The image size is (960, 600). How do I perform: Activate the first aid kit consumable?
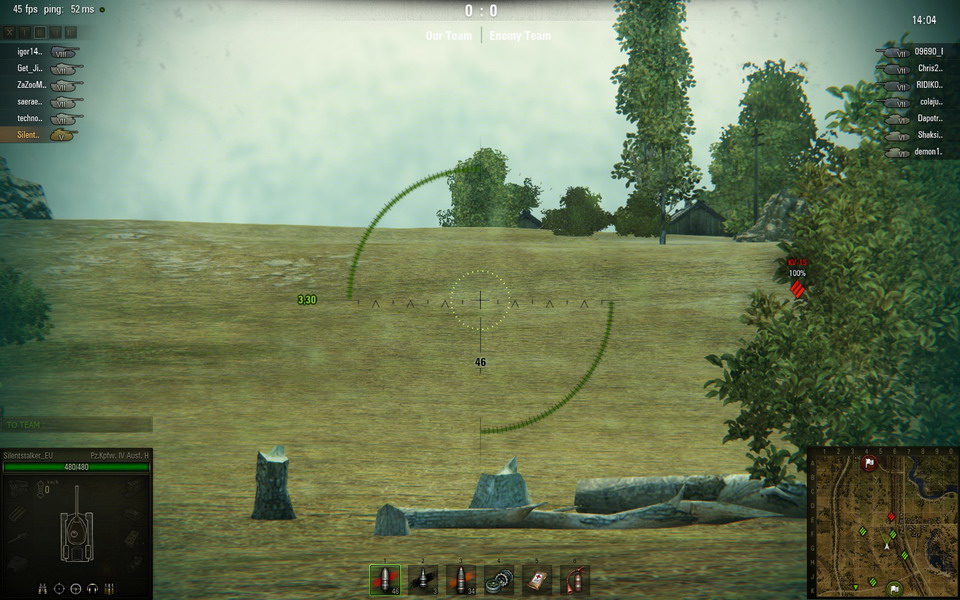[537, 579]
